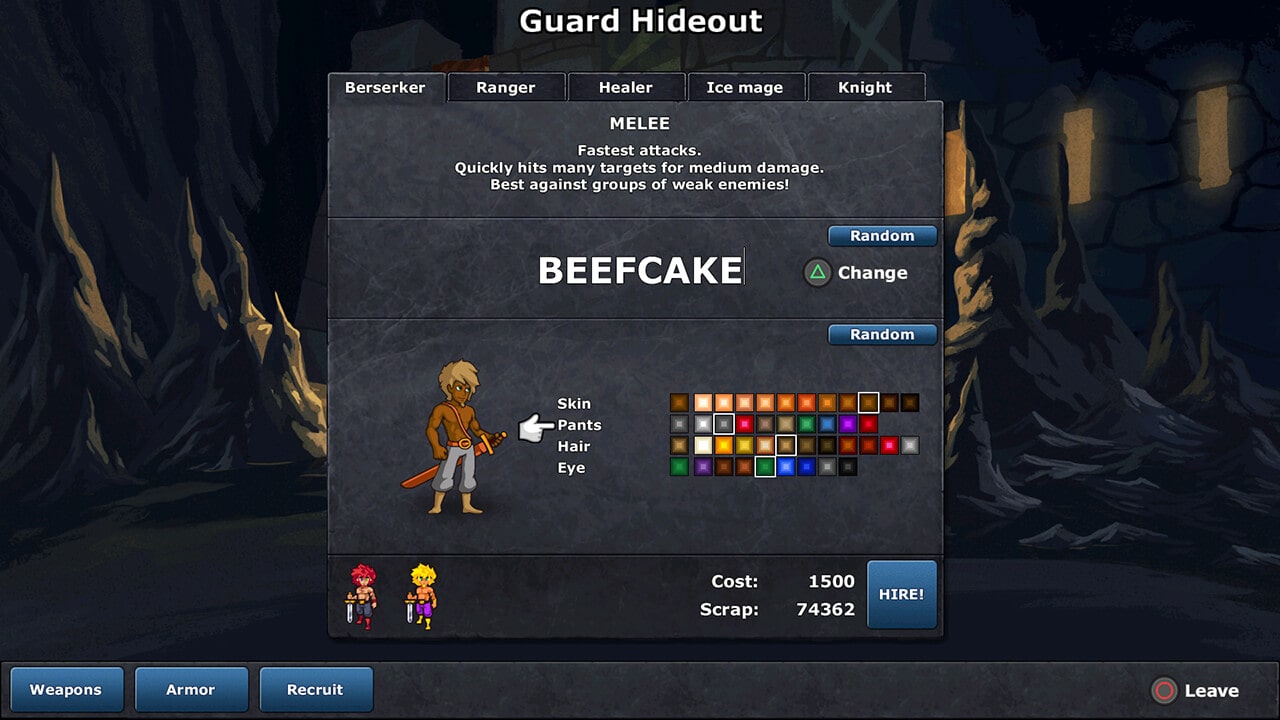
Task: Click Random to reroll the name
Action: (882, 236)
